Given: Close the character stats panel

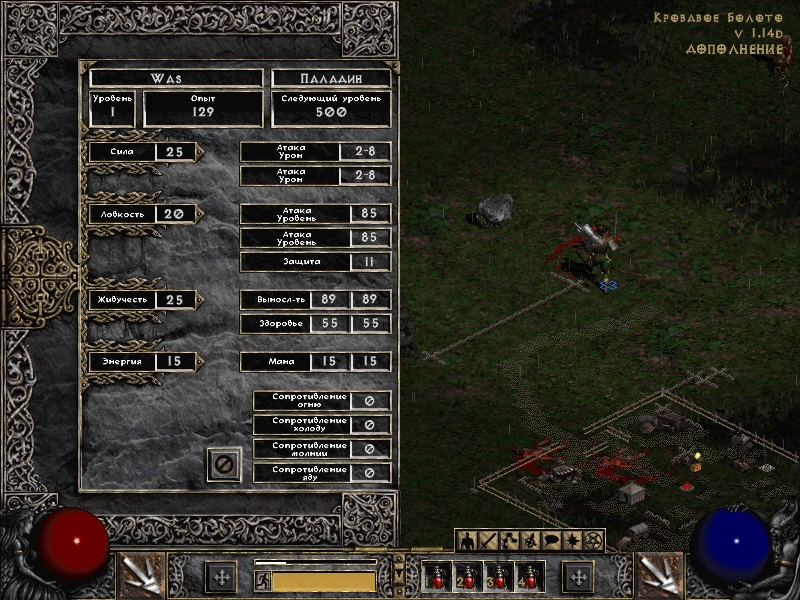Looking at the screenshot, I should [x=224, y=464].
